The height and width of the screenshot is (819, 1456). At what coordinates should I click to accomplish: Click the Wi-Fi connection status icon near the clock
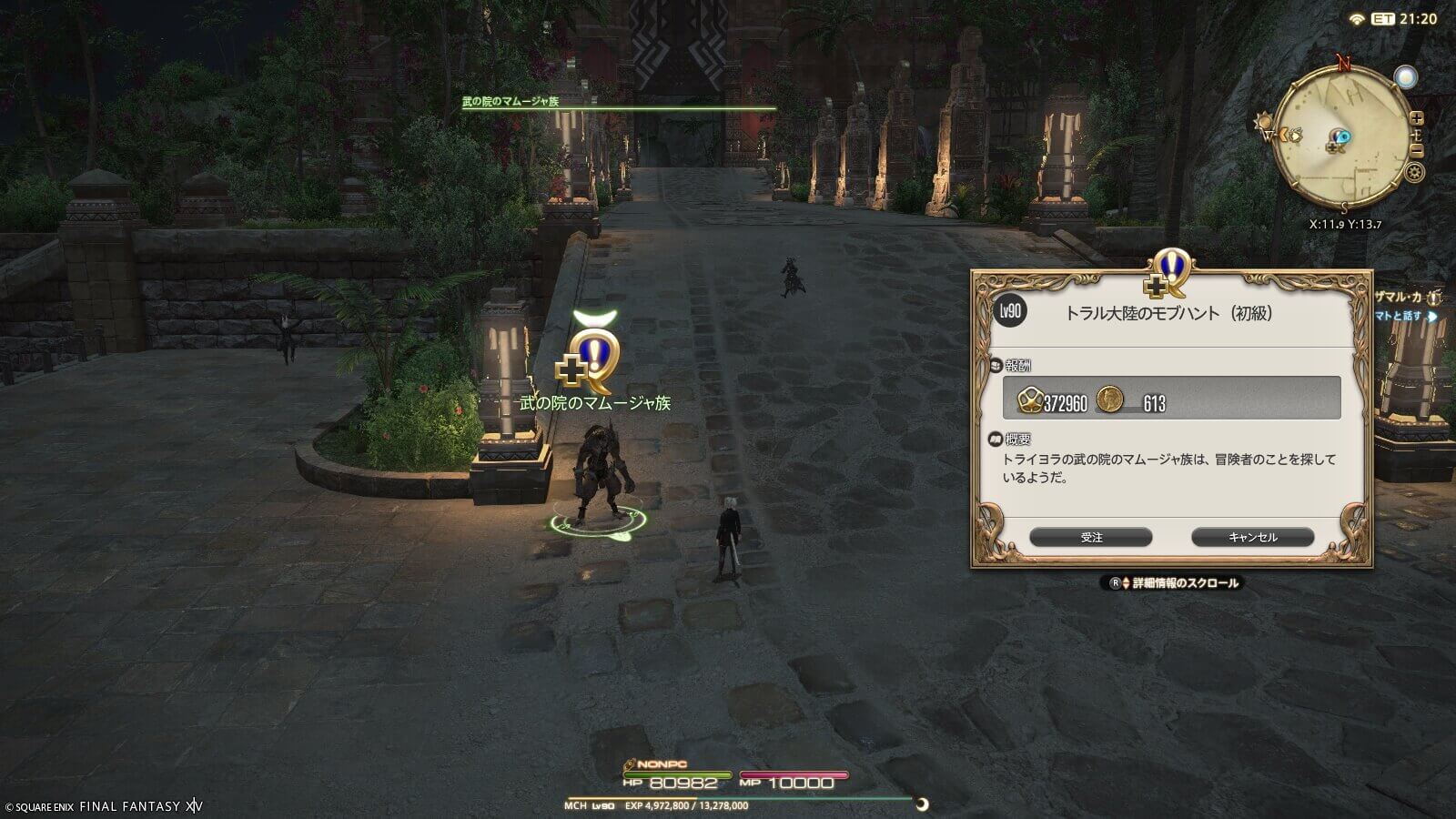tap(1355, 17)
